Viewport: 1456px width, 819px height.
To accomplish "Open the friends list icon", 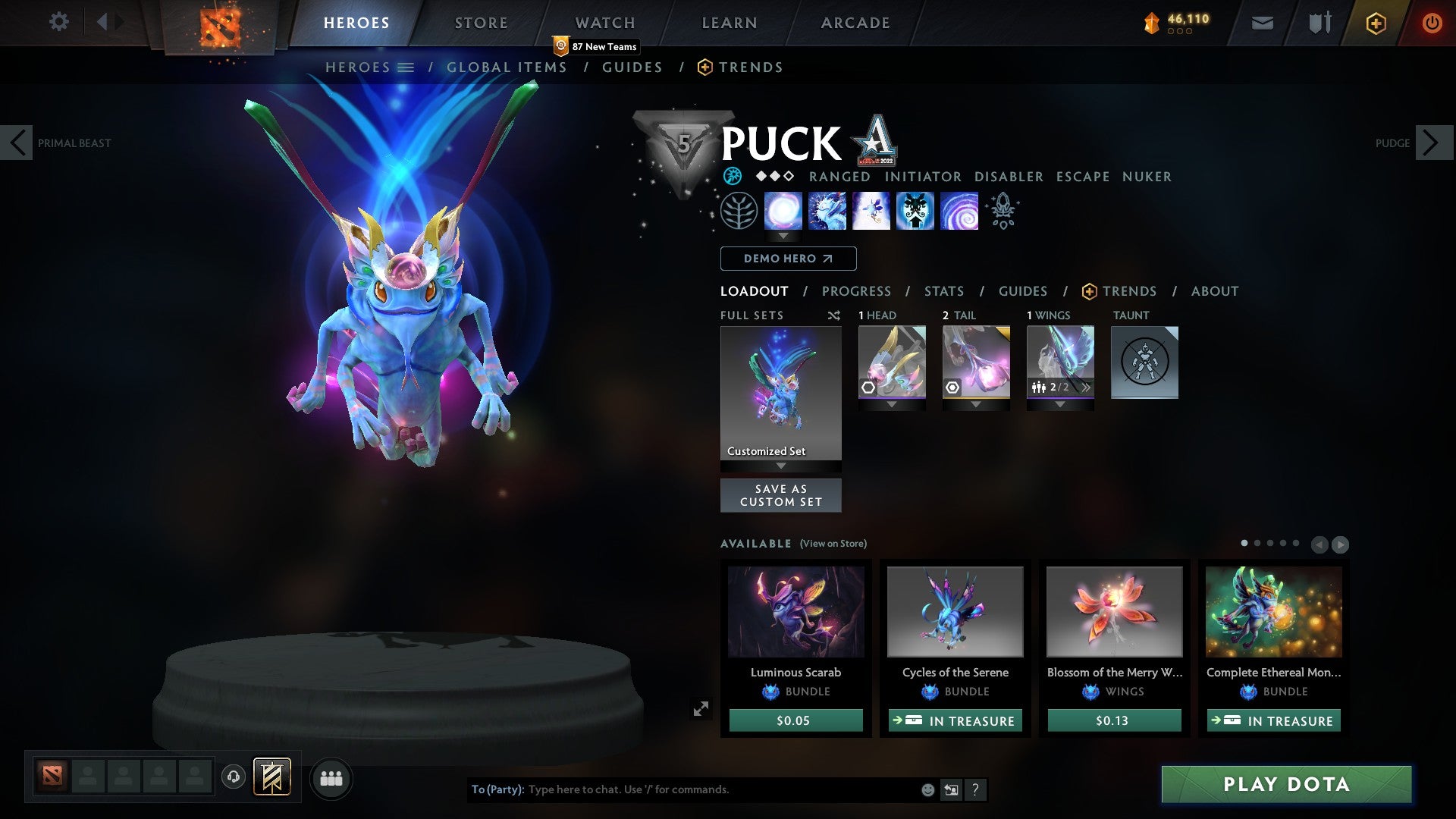I will pyautogui.click(x=331, y=777).
